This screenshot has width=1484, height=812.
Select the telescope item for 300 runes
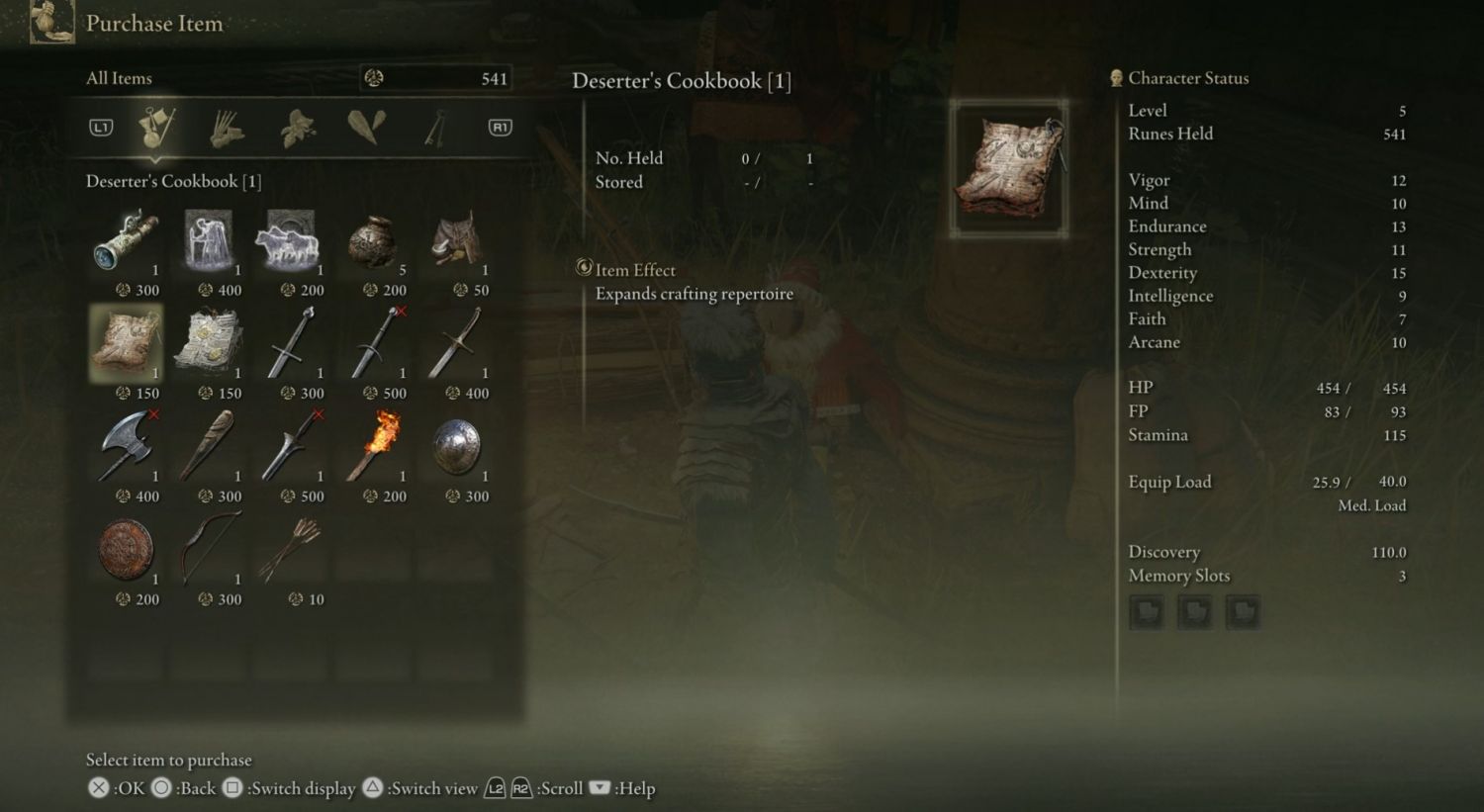[x=127, y=243]
